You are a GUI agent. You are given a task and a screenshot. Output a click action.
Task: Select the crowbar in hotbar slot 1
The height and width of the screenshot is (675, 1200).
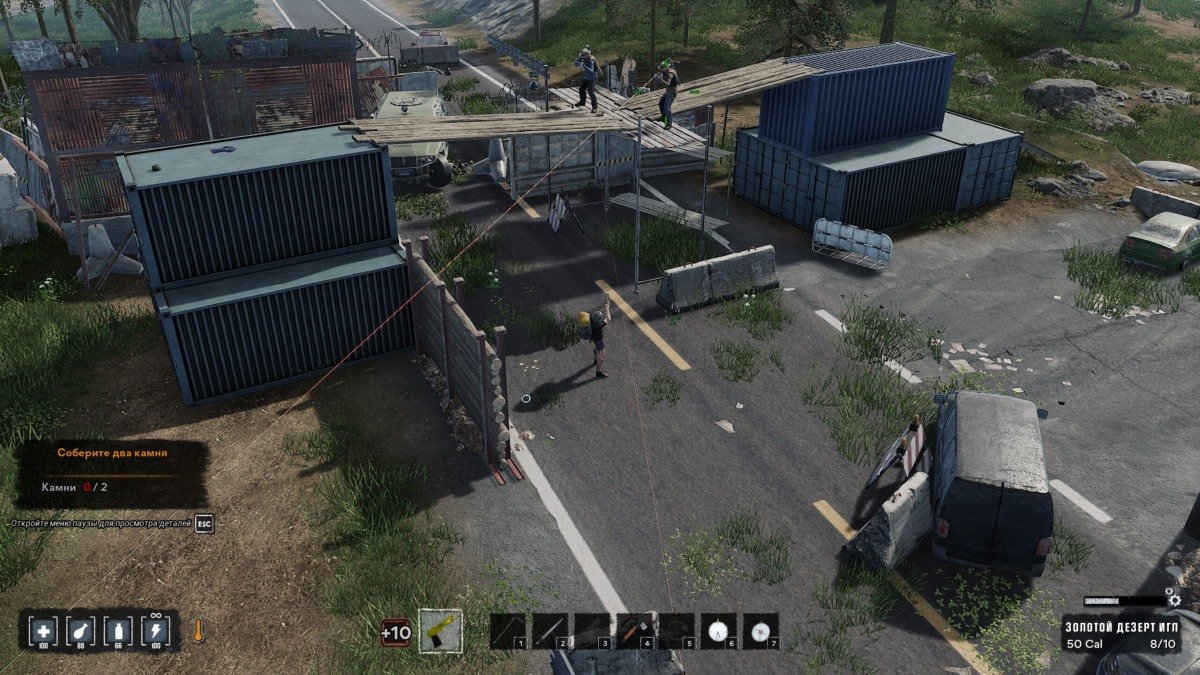[508, 631]
